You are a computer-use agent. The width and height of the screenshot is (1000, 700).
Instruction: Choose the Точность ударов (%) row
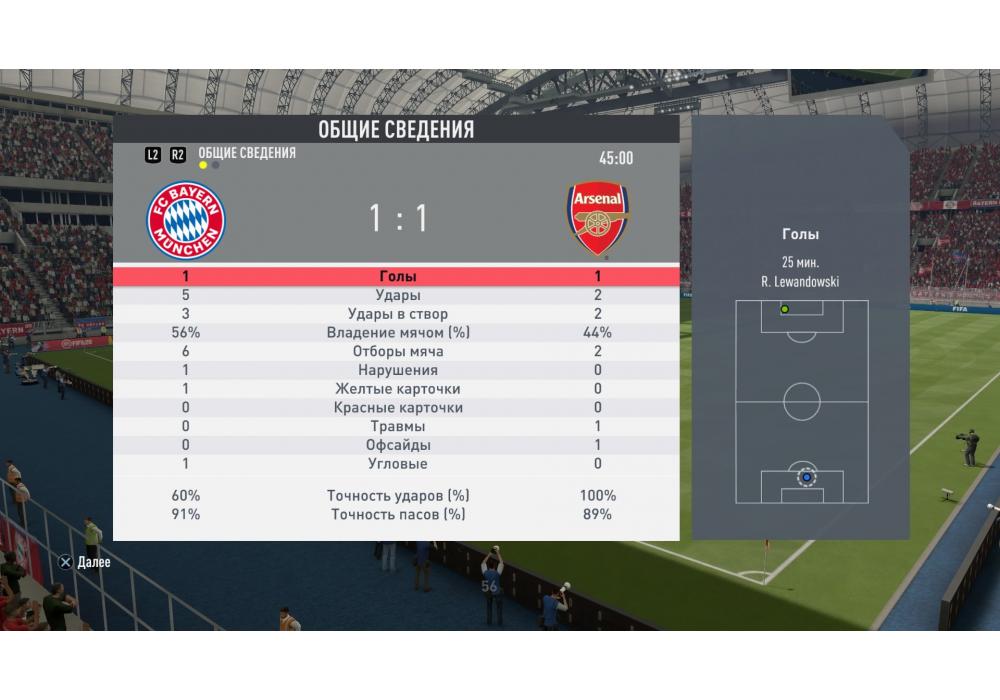coord(397,495)
